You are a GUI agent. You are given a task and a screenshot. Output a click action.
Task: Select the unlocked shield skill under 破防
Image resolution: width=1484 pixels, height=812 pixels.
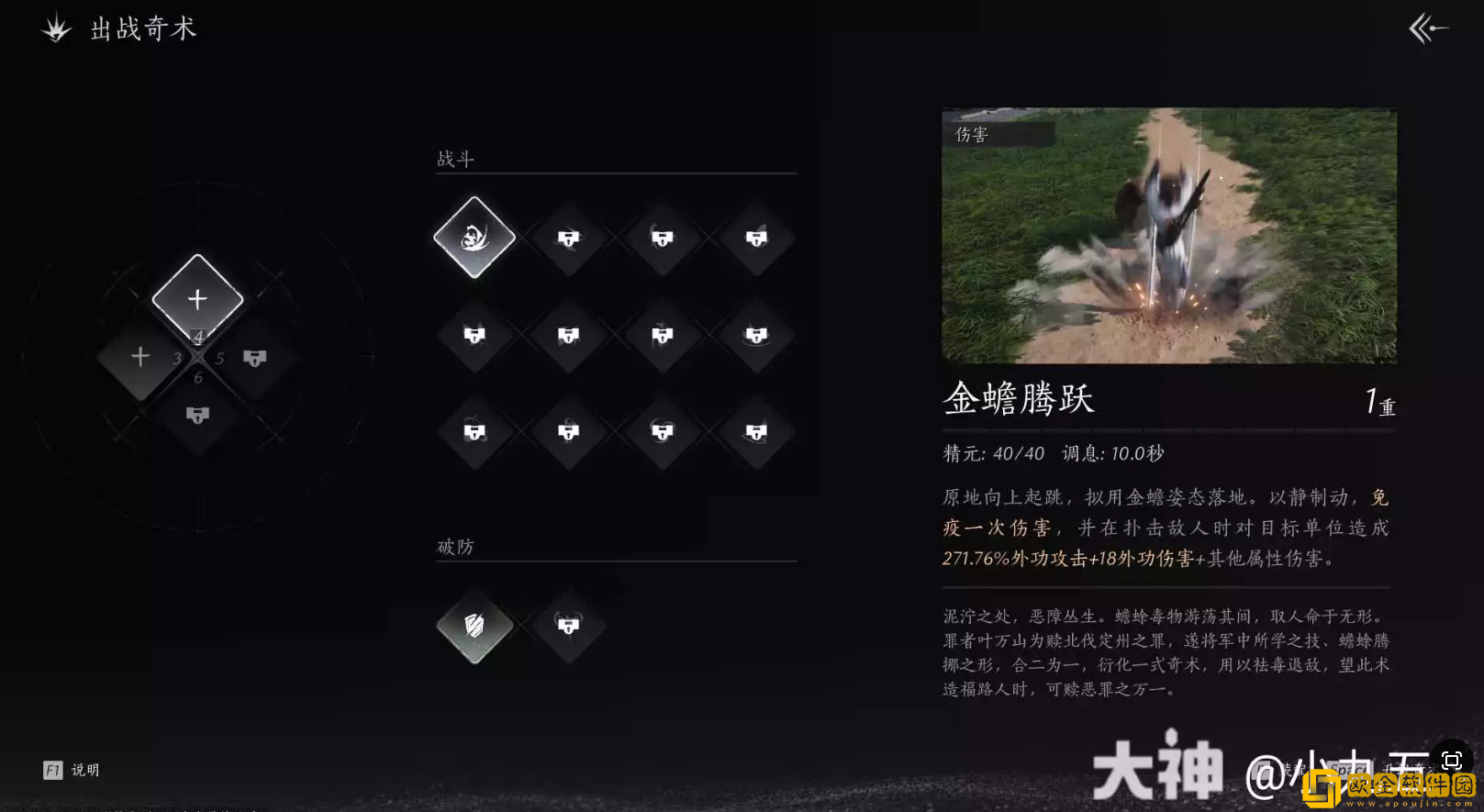pos(474,628)
